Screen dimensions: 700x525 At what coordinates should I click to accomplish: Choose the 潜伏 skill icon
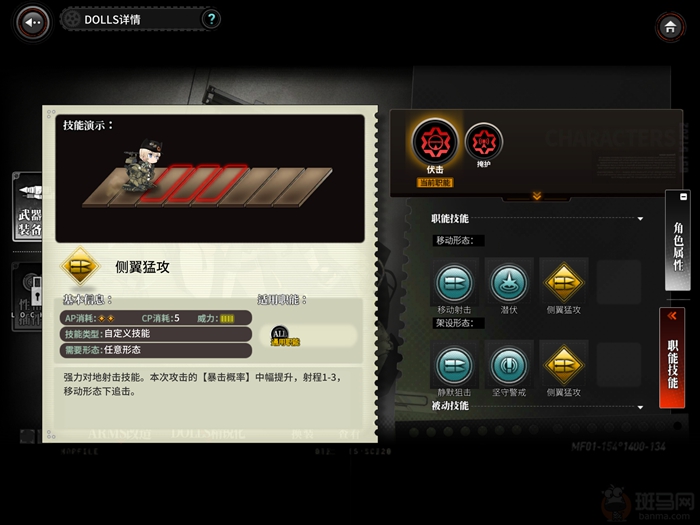(x=508, y=281)
